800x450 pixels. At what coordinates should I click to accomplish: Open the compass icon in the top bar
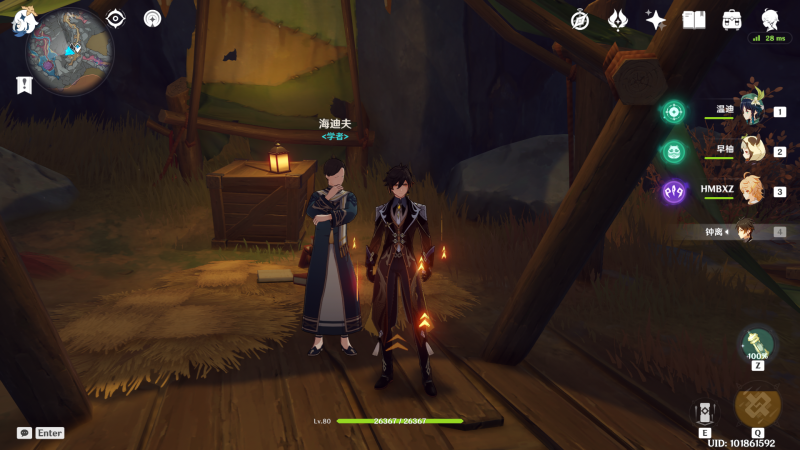580,20
